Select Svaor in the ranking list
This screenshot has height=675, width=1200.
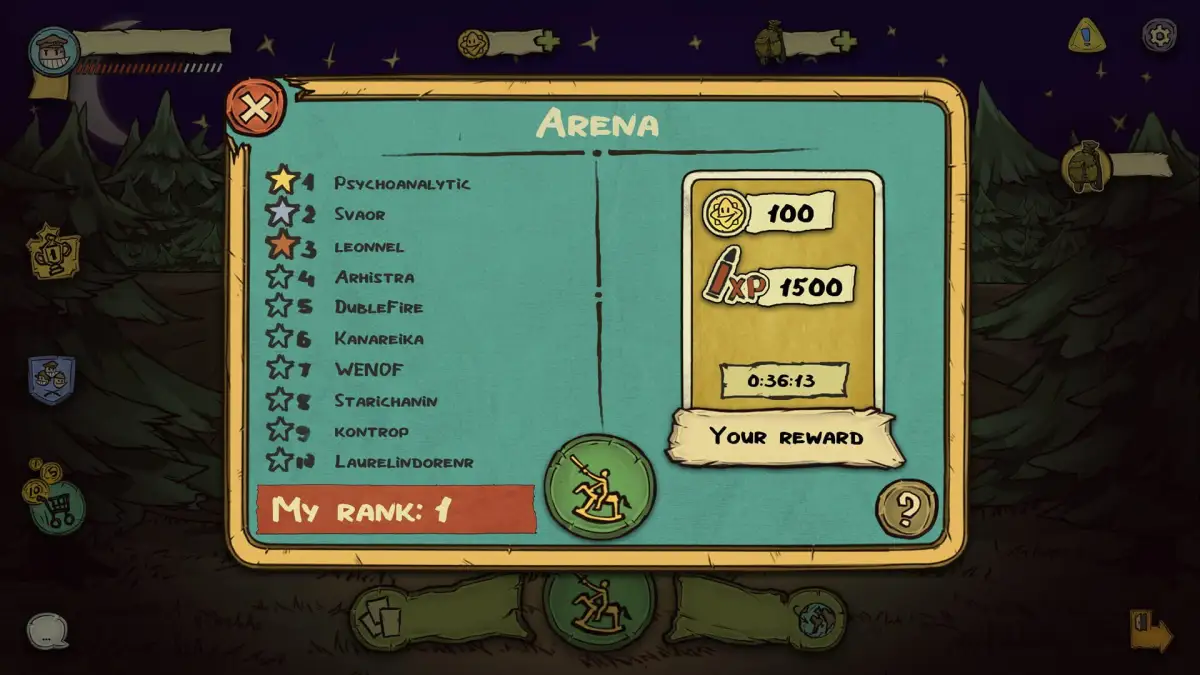(359, 214)
